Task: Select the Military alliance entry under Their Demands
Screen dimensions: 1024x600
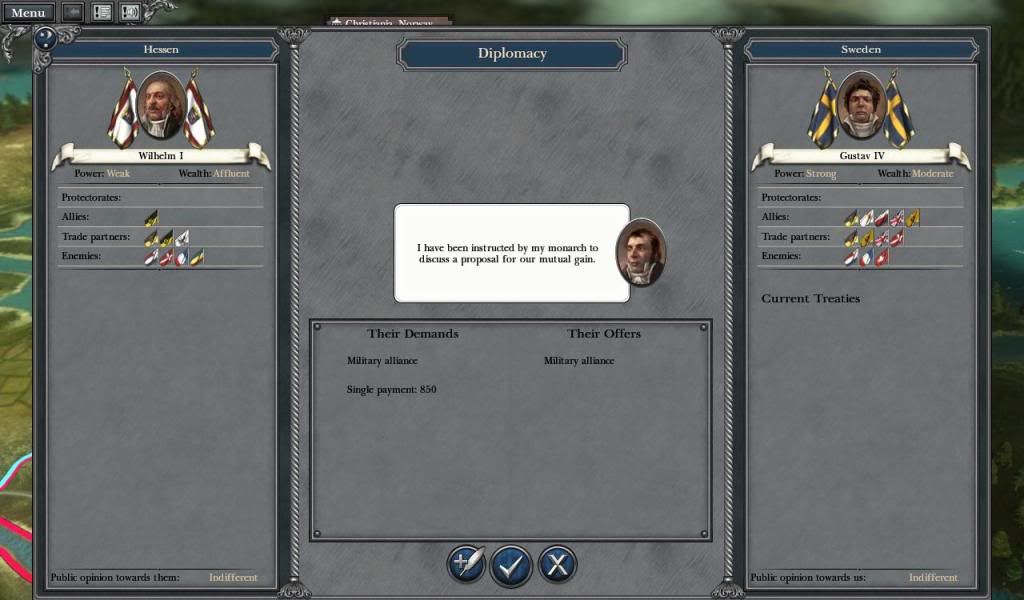Action: [x=382, y=360]
